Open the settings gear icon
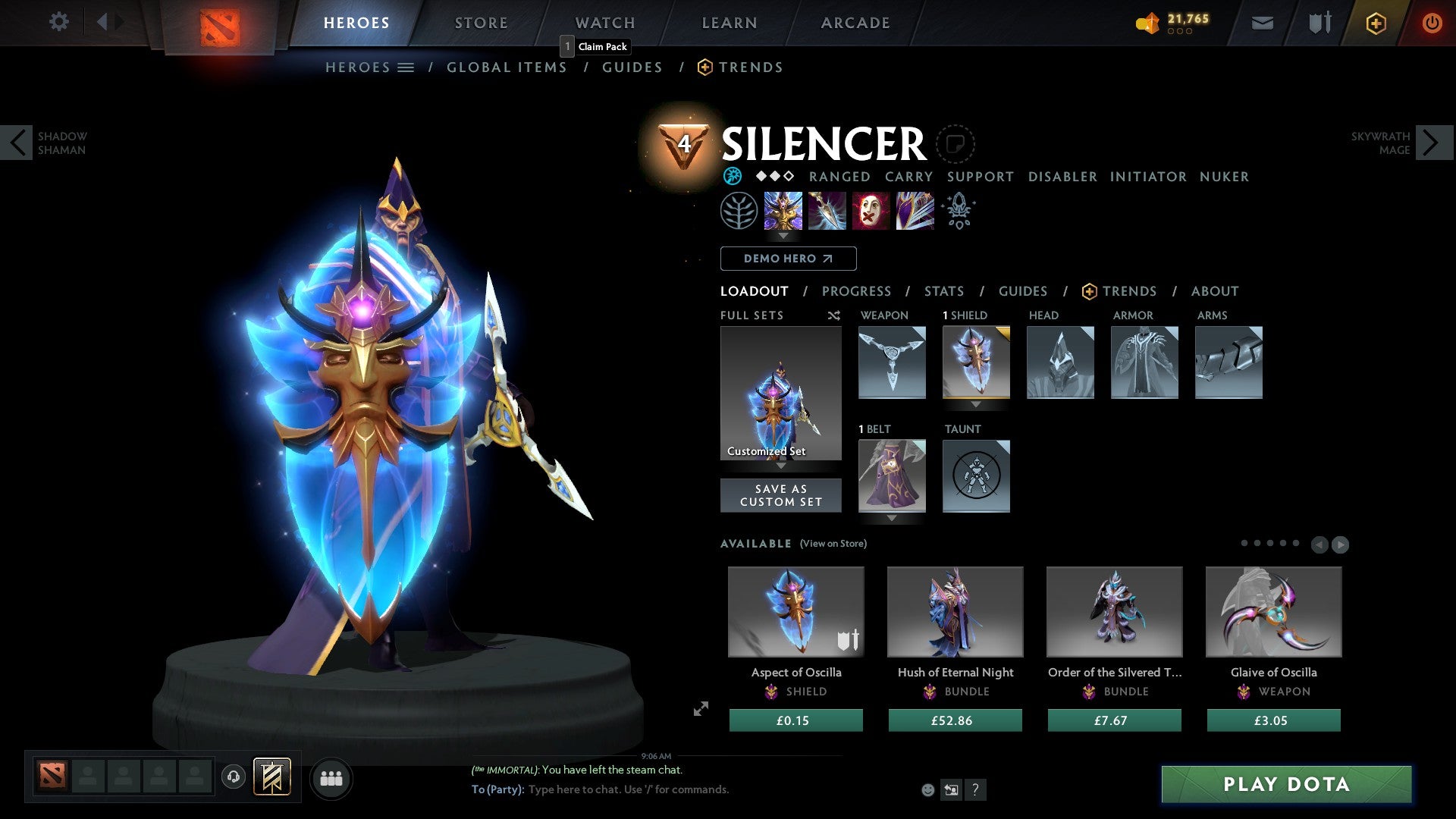Viewport: 1456px width, 819px height. (59, 22)
